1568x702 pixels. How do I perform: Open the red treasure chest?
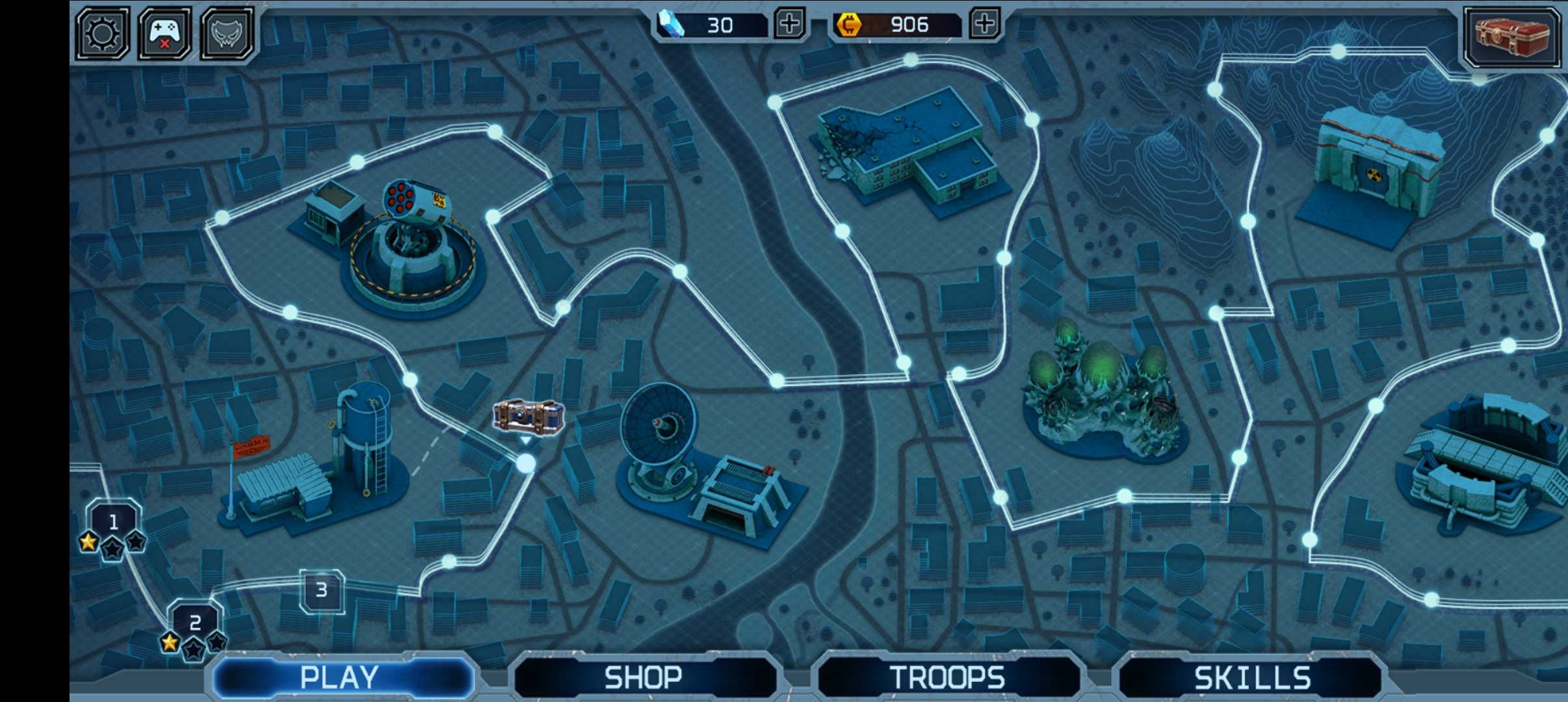click(1511, 35)
